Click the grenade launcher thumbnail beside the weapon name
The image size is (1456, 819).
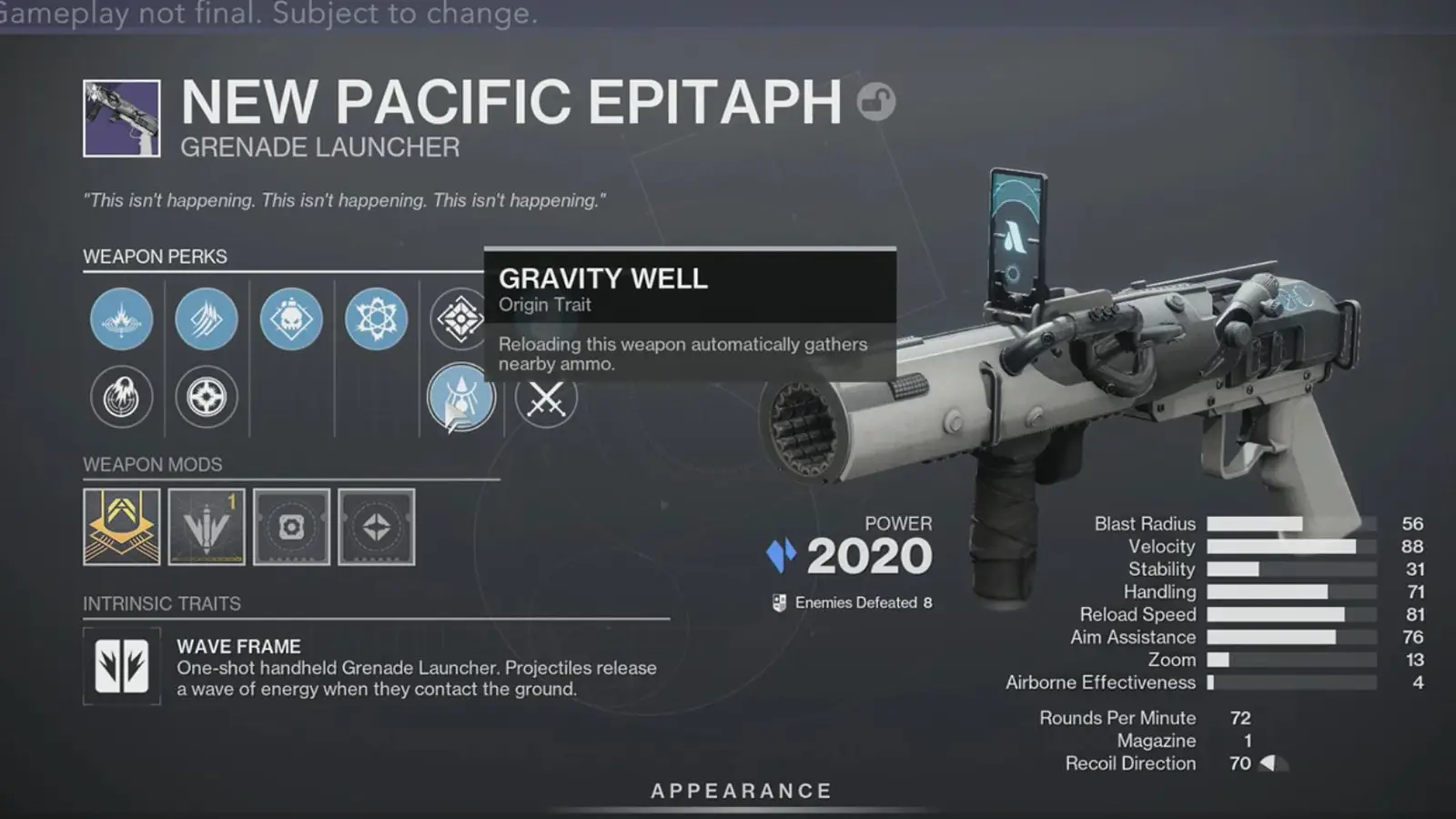pos(121,118)
